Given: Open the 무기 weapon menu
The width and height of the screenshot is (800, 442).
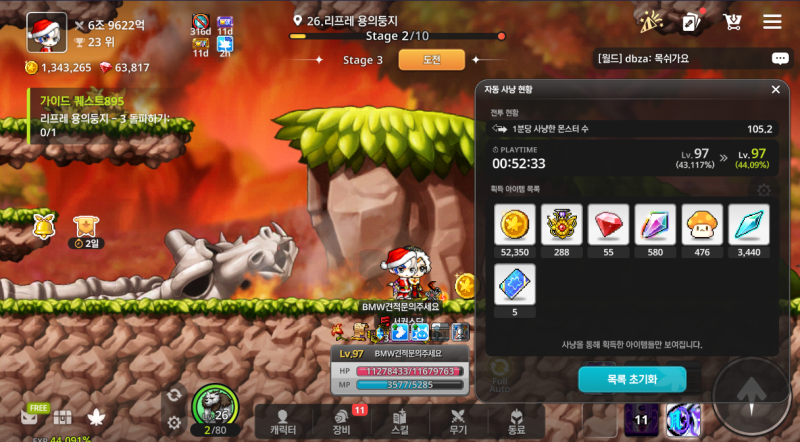Looking at the screenshot, I should coord(458,421).
